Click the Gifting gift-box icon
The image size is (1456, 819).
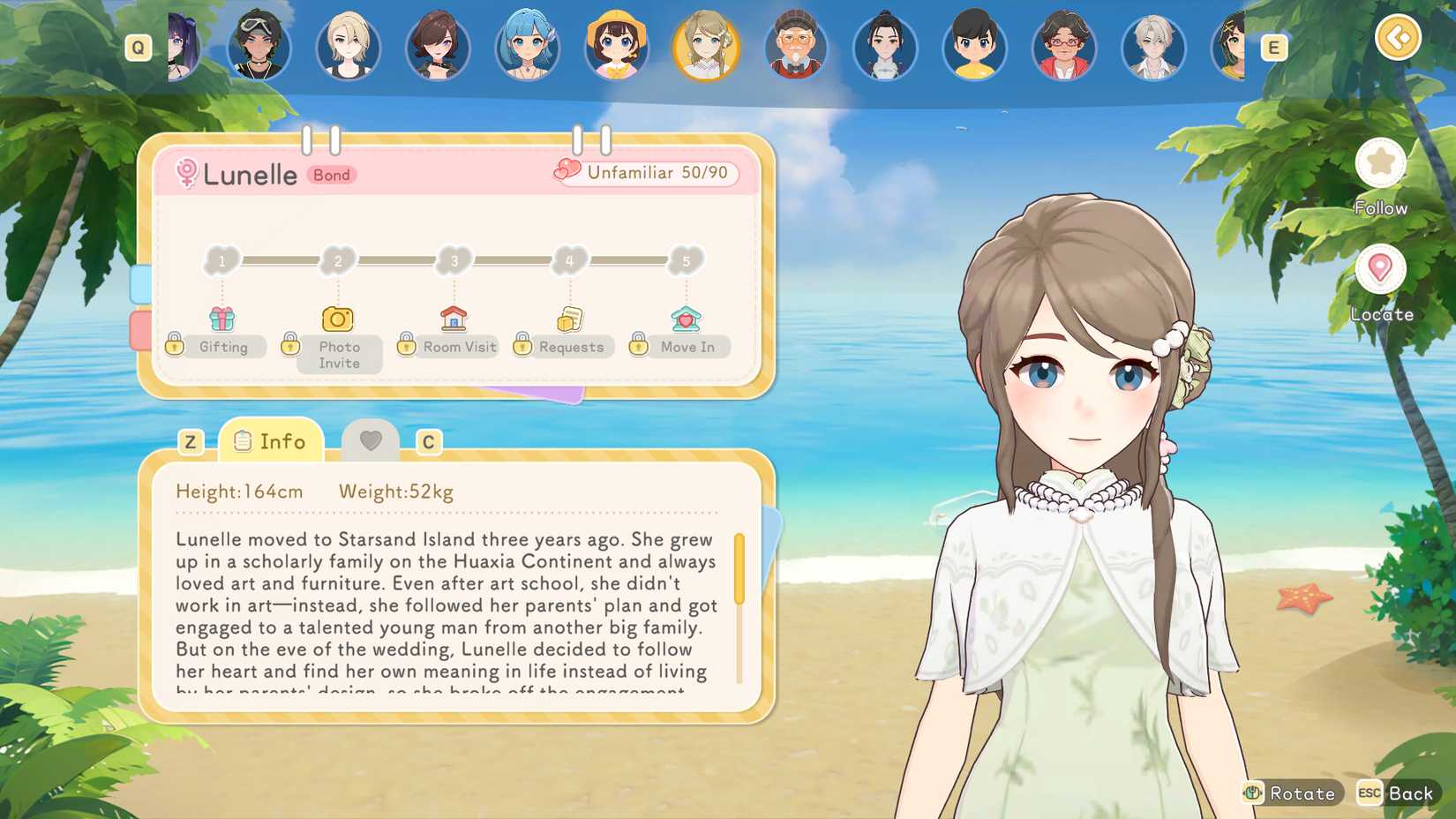[223, 318]
